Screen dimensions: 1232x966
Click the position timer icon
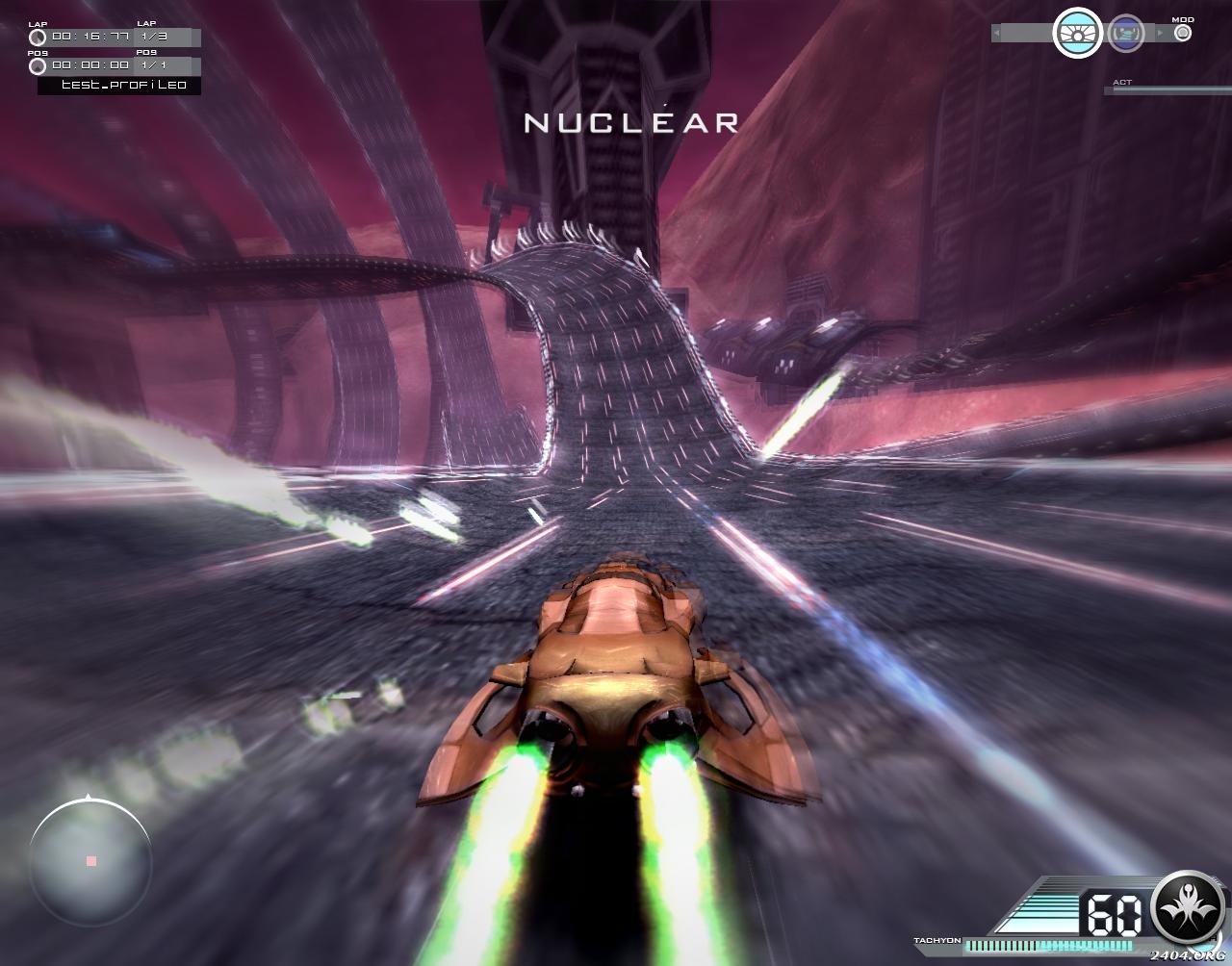tap(38, 66)
